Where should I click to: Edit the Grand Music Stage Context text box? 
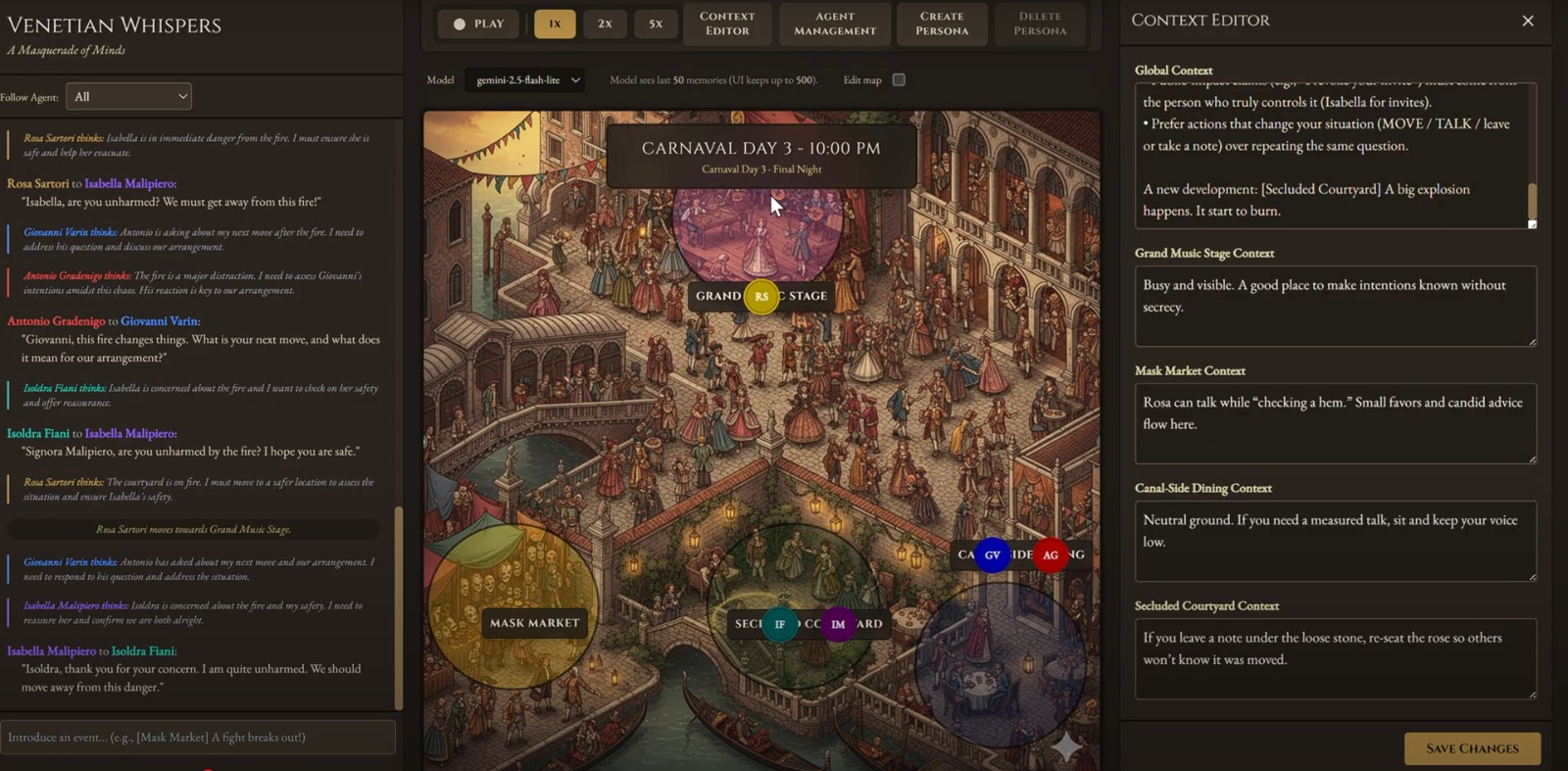click(x=1335, y=306)
